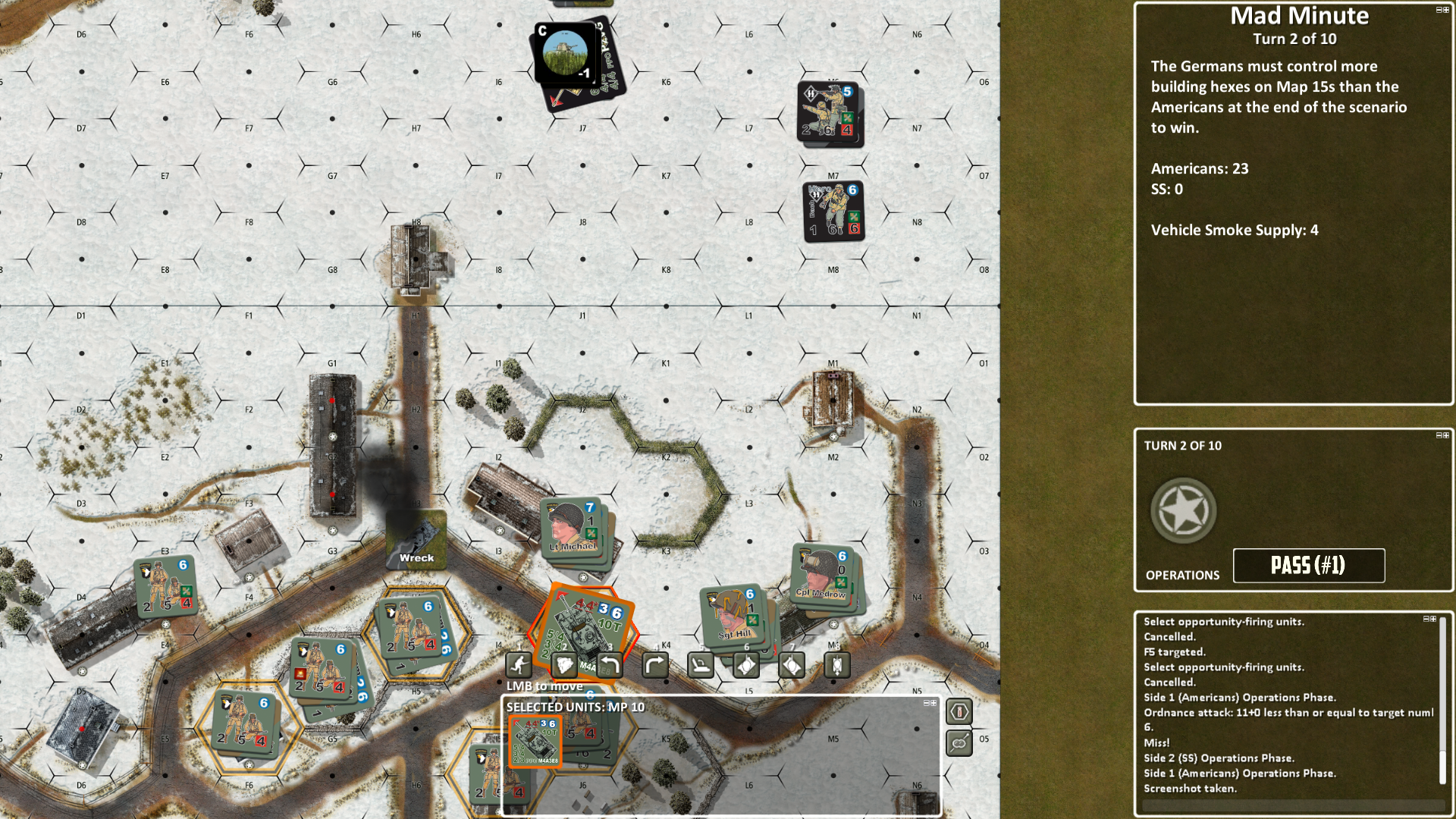Expand the Selected Units panel

tap(934, 702)
